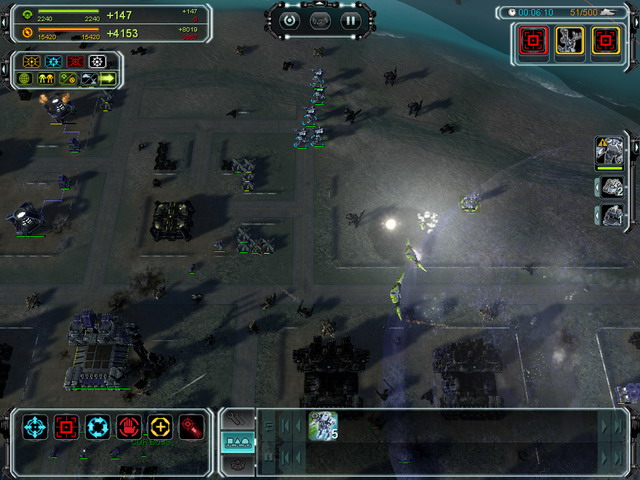This screenshot has height=480, width=640.
Task: Choose the blue circular-arrows patrol order
Action: [x=98, y=427]
